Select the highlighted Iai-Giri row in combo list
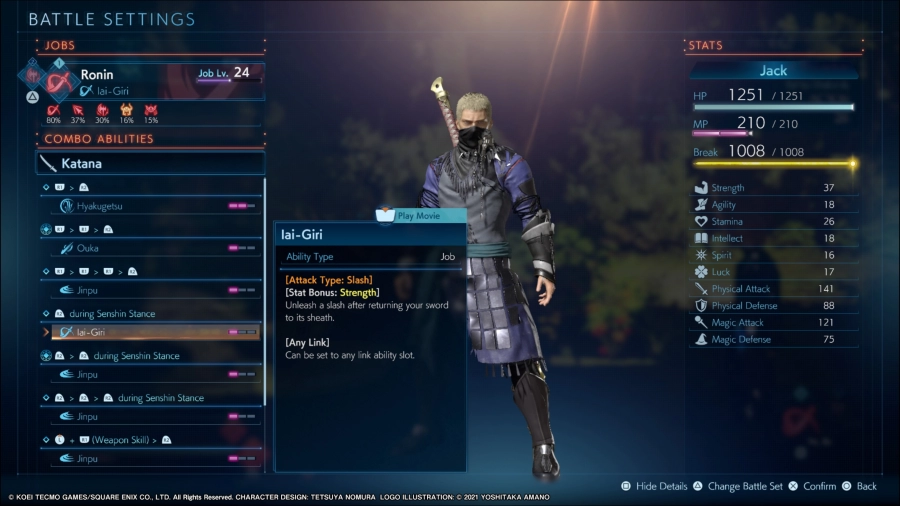The height and width of the screenshot is (506, 900). [151, 332]
